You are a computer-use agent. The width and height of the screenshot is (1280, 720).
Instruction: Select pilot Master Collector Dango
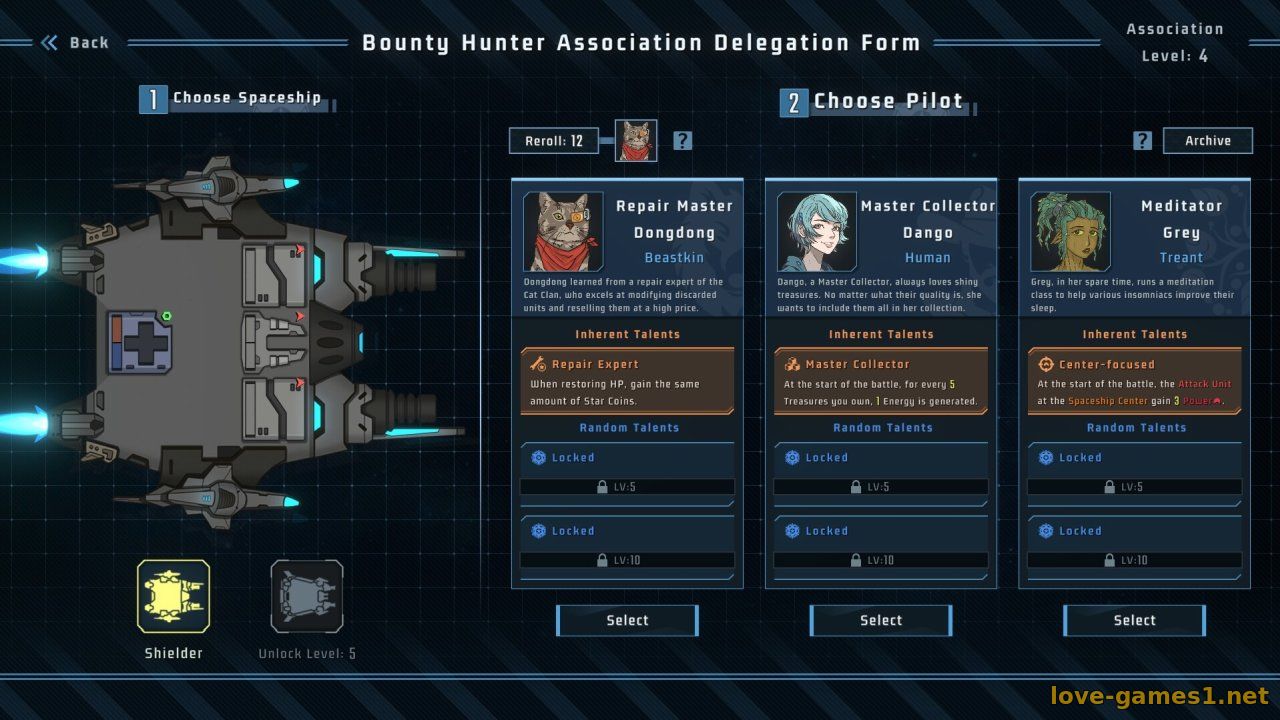[x=881, y=620]
